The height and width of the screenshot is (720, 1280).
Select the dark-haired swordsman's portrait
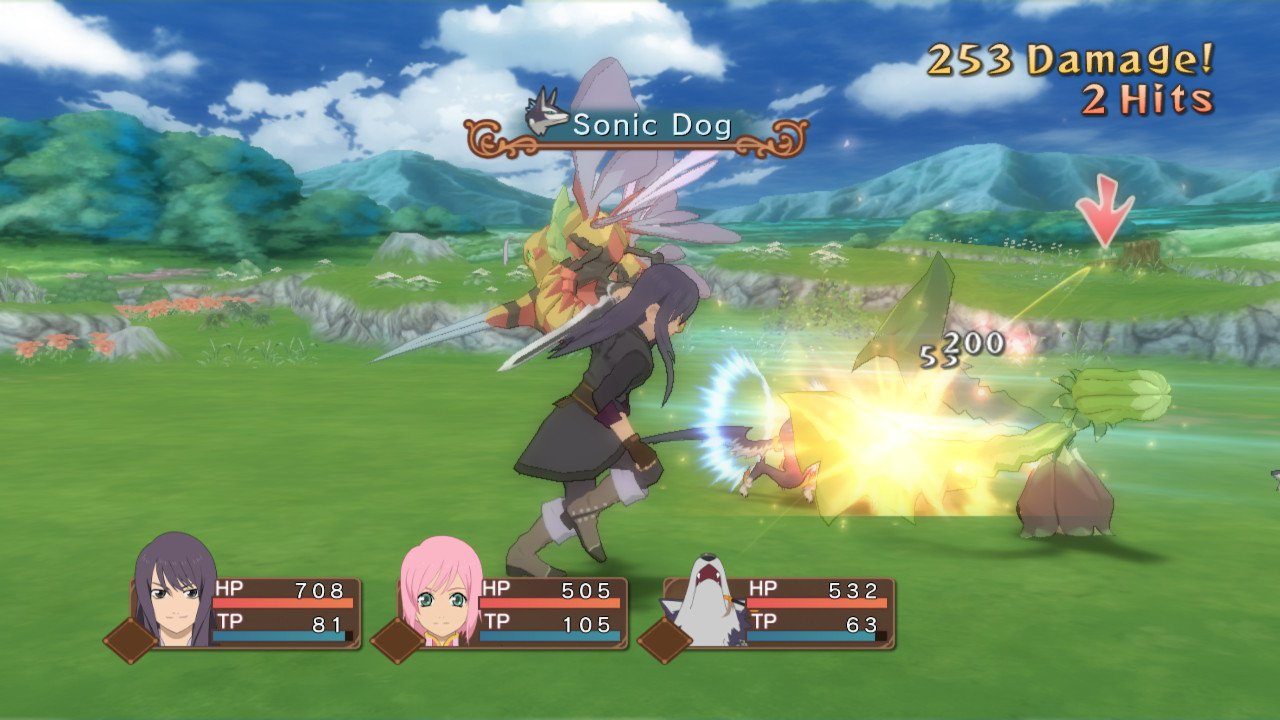coord(173,593)
